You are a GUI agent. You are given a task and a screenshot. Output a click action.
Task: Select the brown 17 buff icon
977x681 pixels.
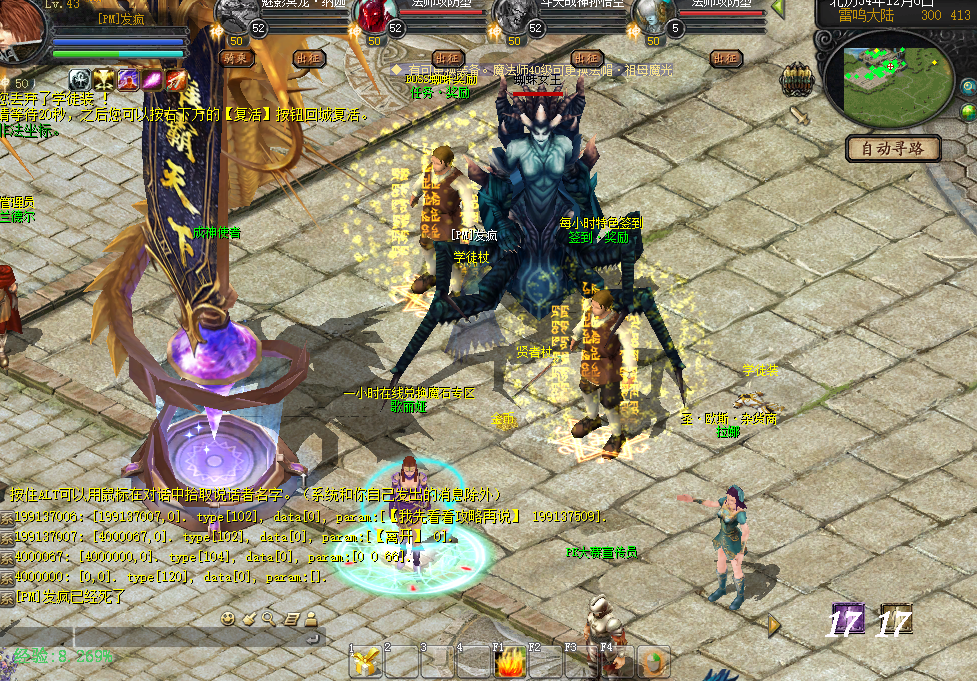click(895, 620)
